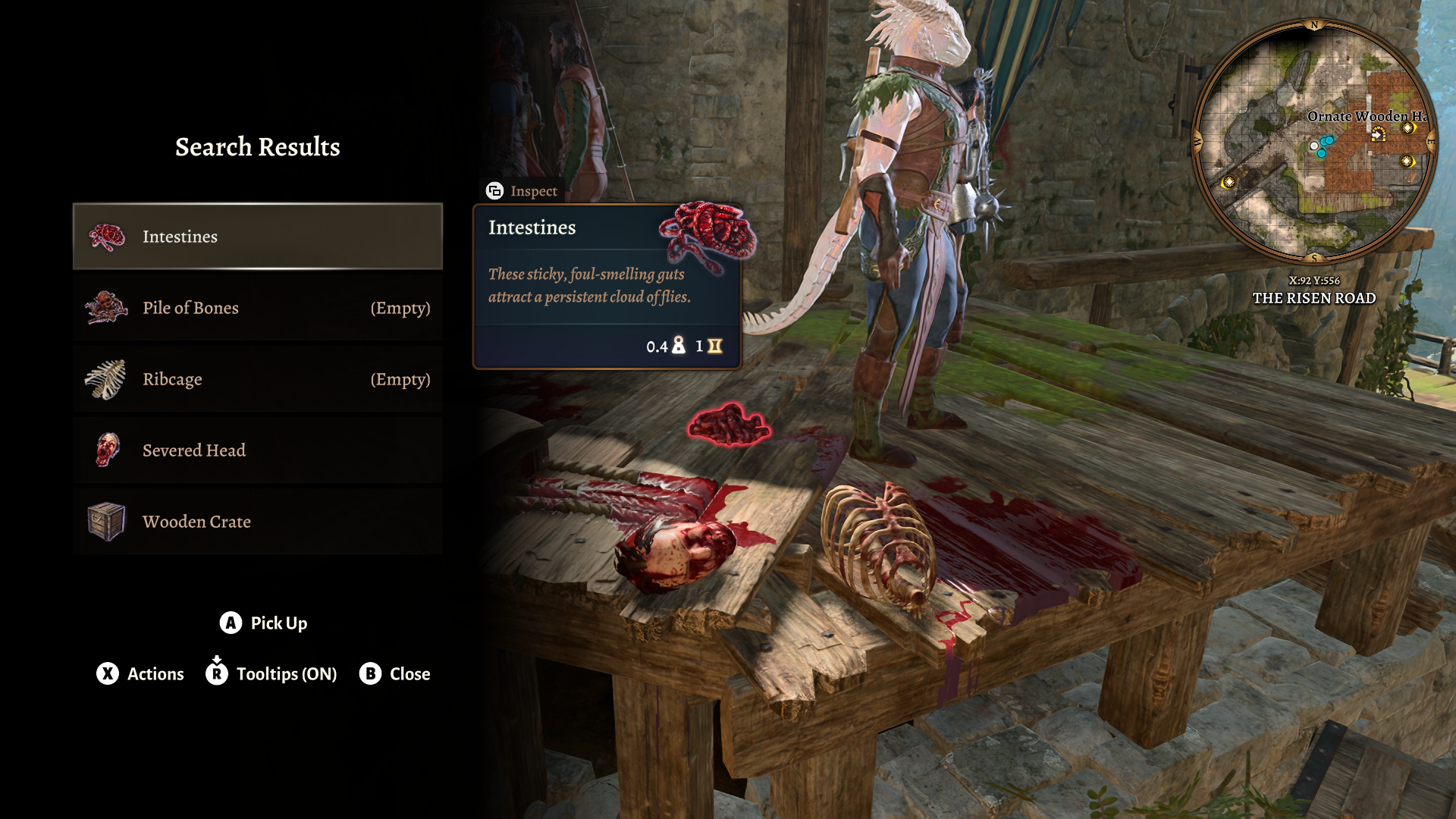Click the A button prompt circle
Screen dimensions: 1456x819
point(229,623)
